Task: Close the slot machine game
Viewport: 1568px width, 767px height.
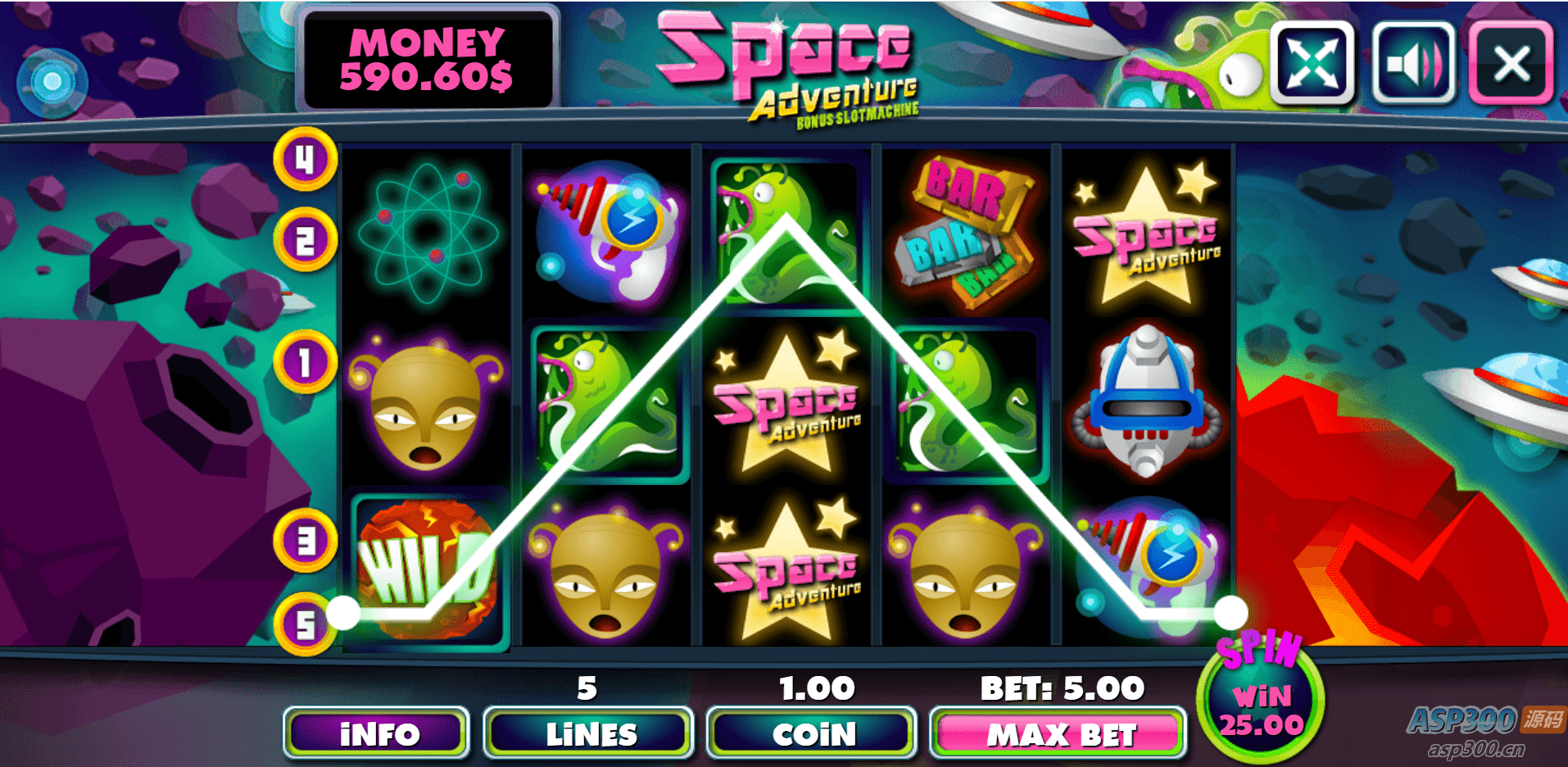Action: 1511,63
